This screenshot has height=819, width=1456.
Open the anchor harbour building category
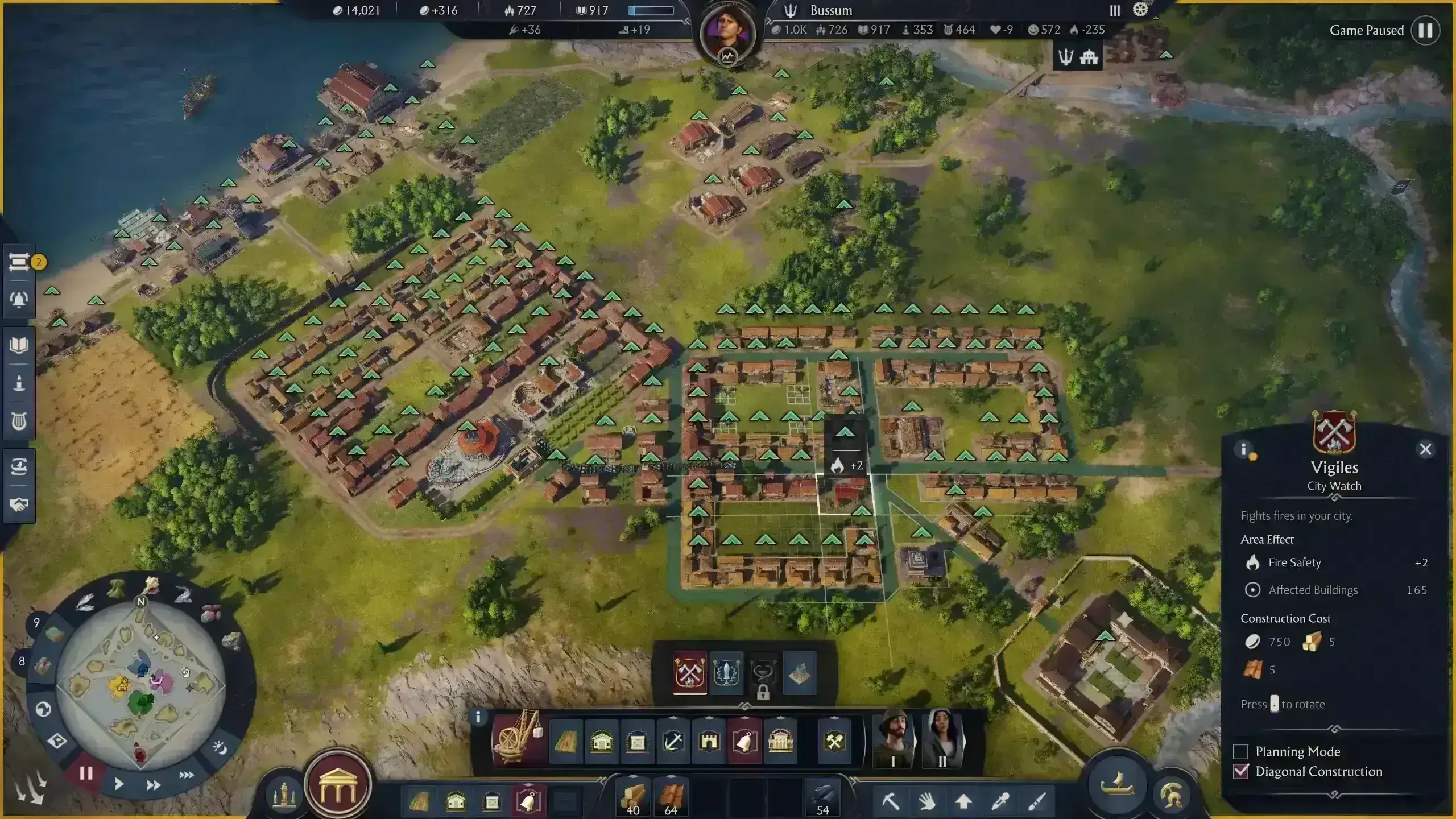(x=673, y=741)
